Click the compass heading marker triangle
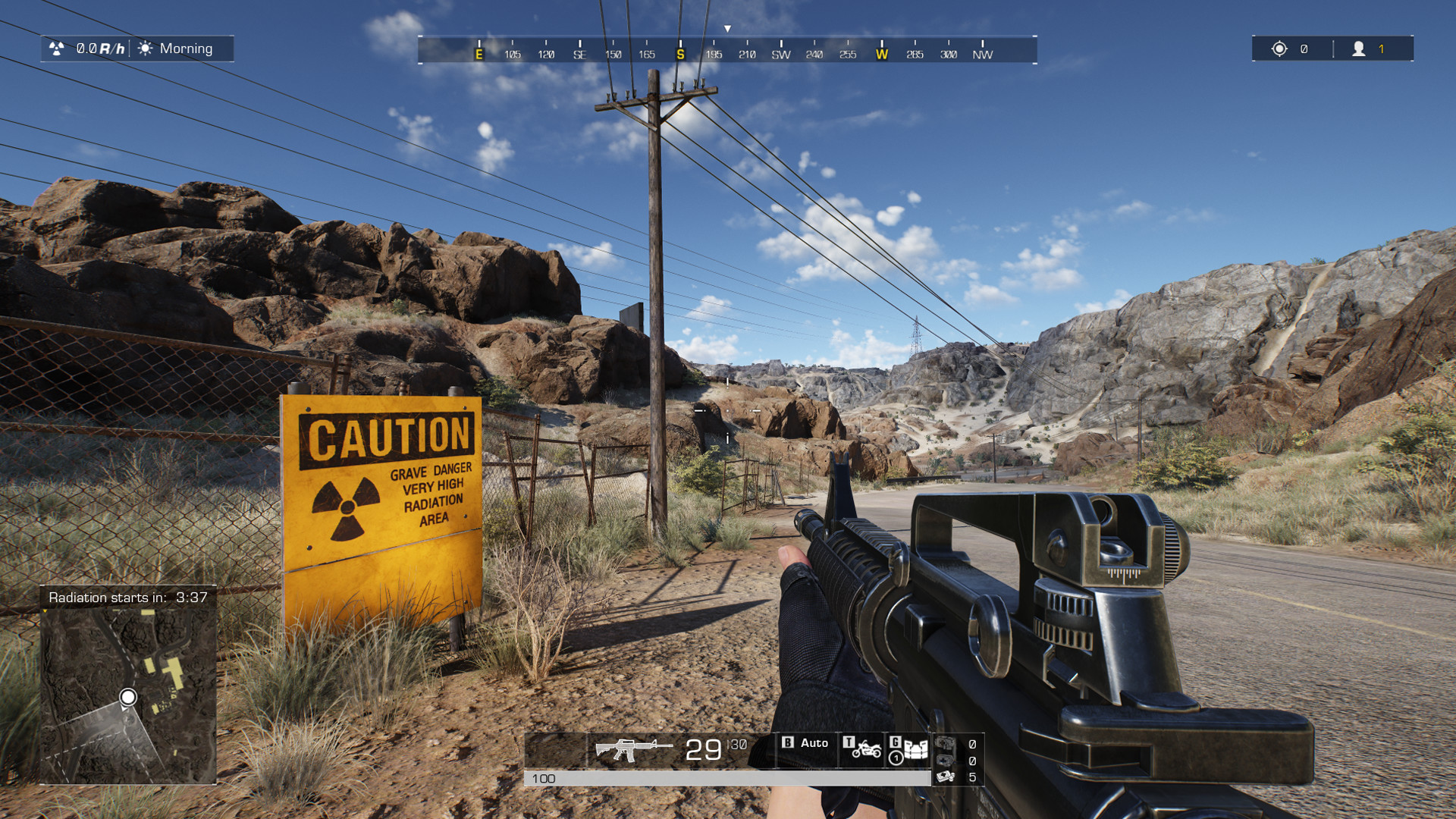This screenshot has height=819, width=1456. coord(728,27)
